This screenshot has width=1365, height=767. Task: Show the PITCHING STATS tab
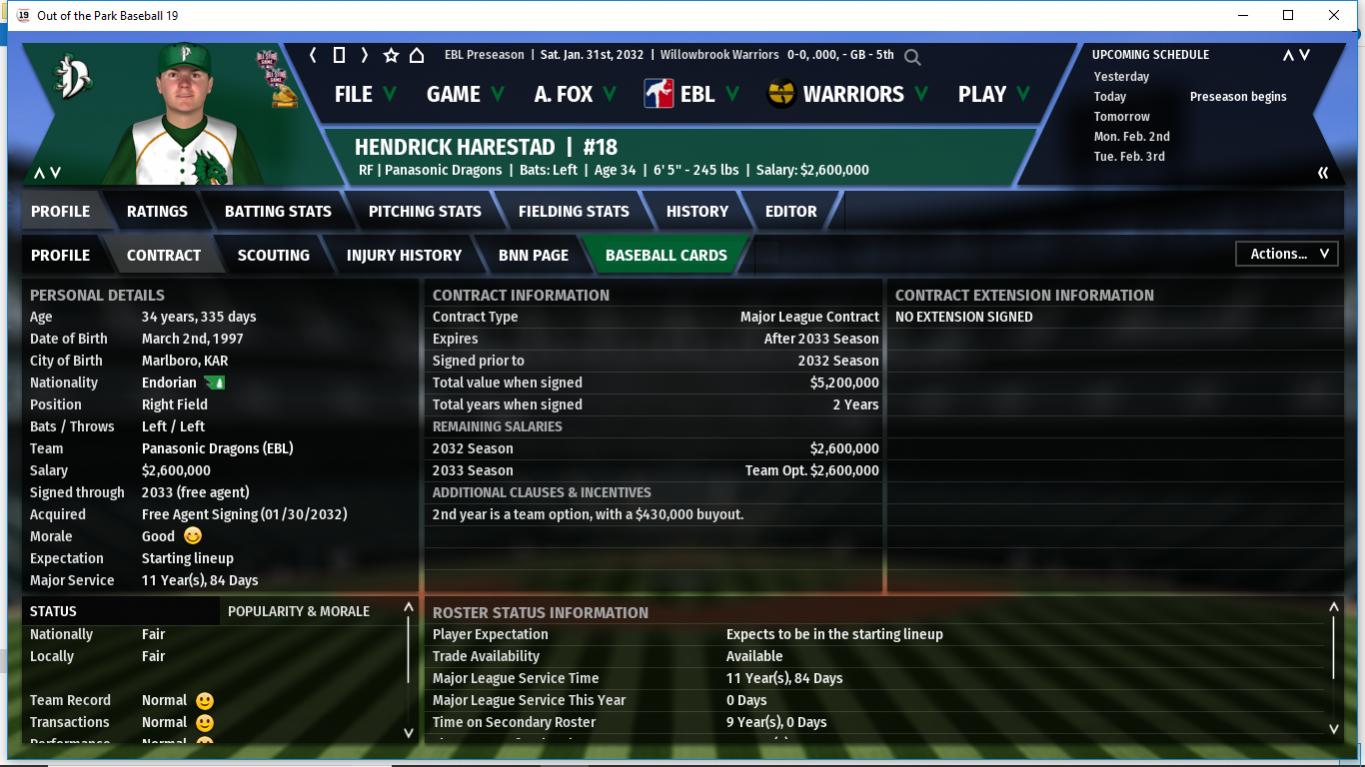[425, 211]
